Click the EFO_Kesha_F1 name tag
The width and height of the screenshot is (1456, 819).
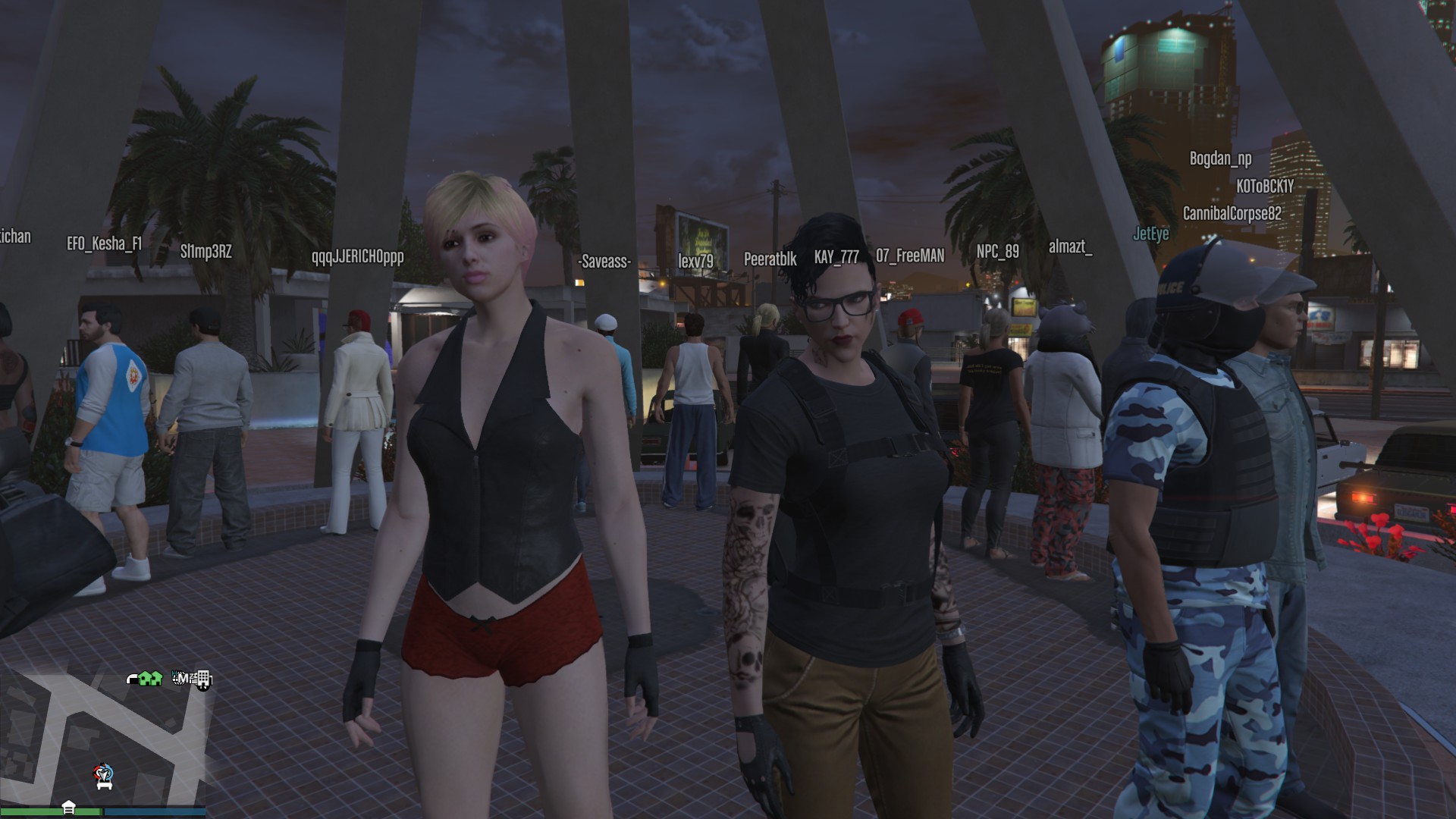(104, 243)
